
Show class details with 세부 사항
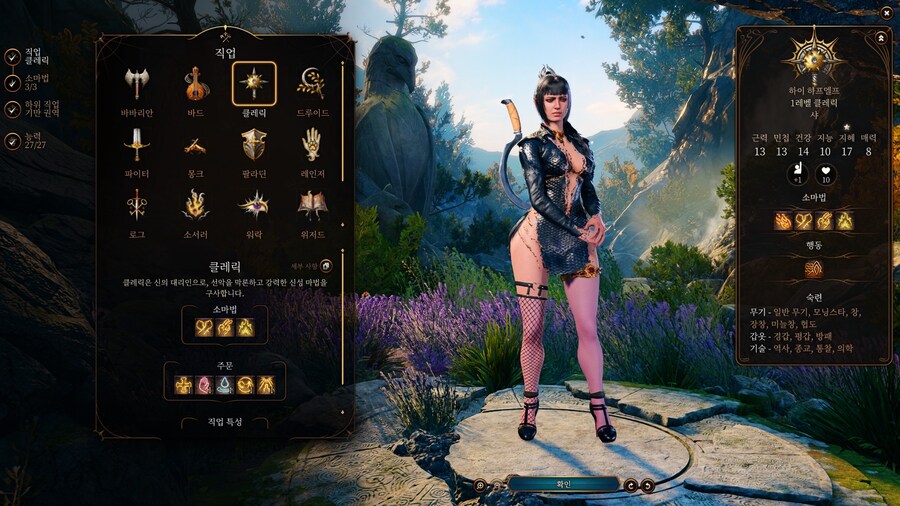click(326, 264)
